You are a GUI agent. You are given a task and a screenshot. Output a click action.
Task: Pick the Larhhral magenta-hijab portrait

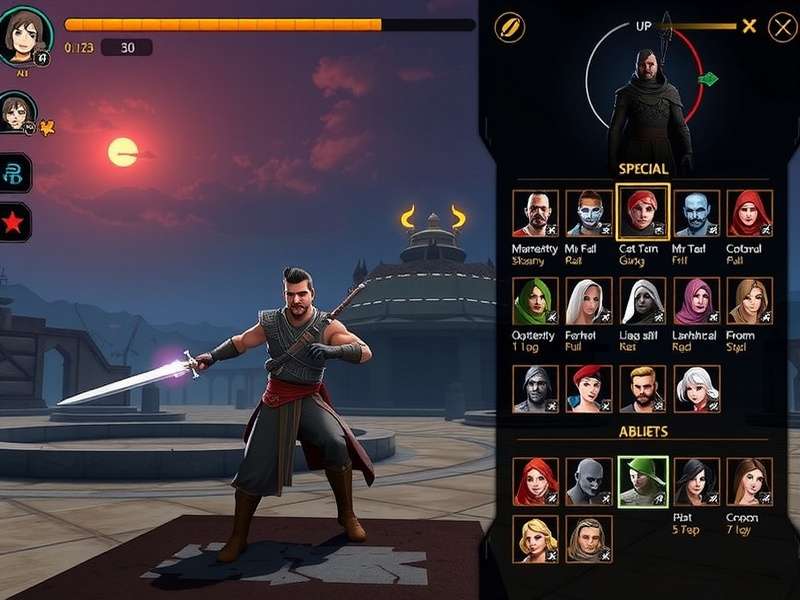[696, 301]
